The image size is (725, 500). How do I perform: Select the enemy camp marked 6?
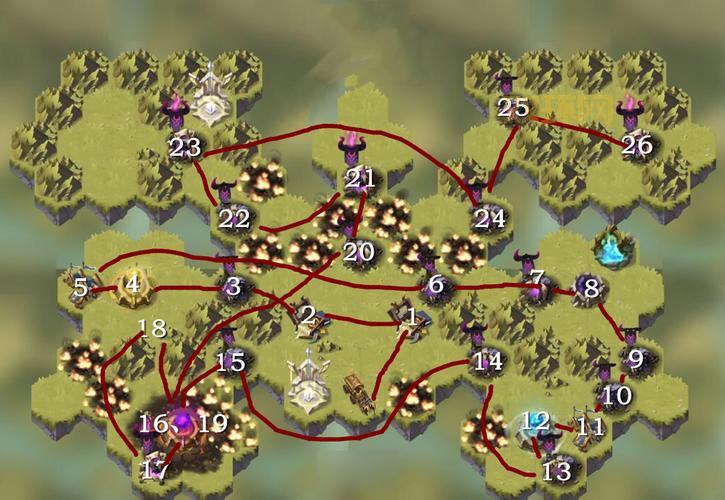(434, 283)
